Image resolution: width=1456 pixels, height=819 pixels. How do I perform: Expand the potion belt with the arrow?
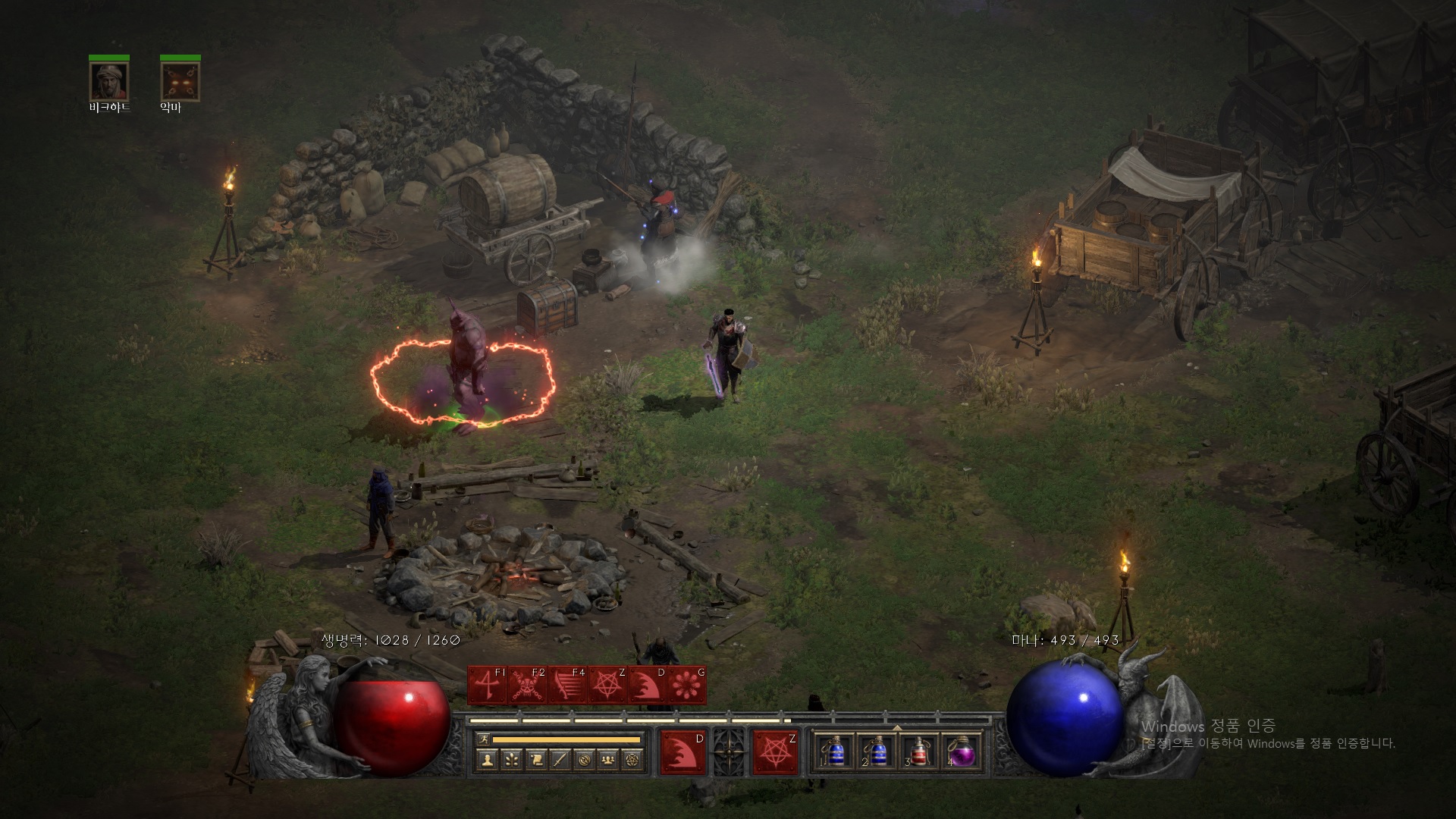pos(897,727)
